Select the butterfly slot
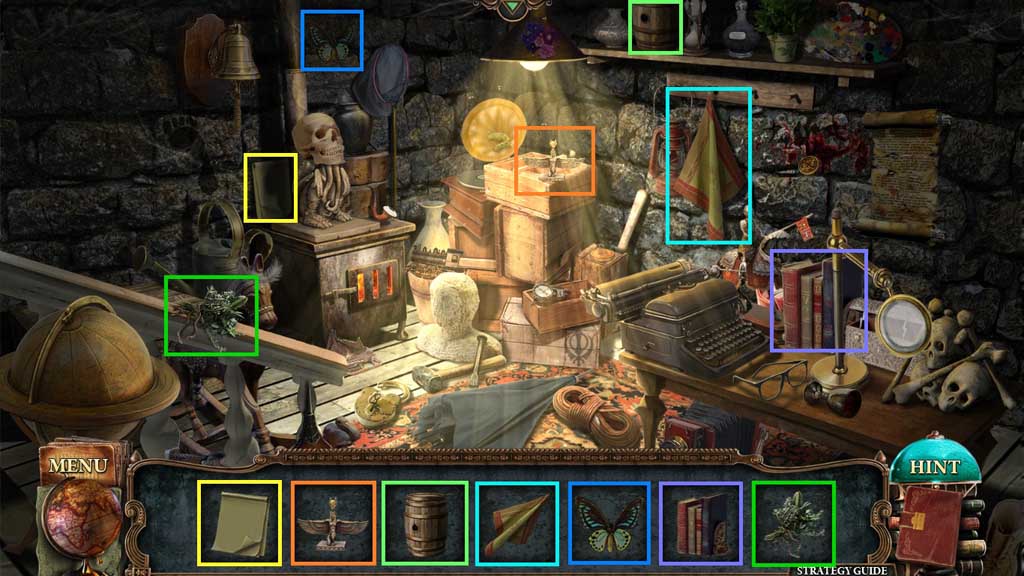This screenshot has height=576, width=1024. coord(610,523)
